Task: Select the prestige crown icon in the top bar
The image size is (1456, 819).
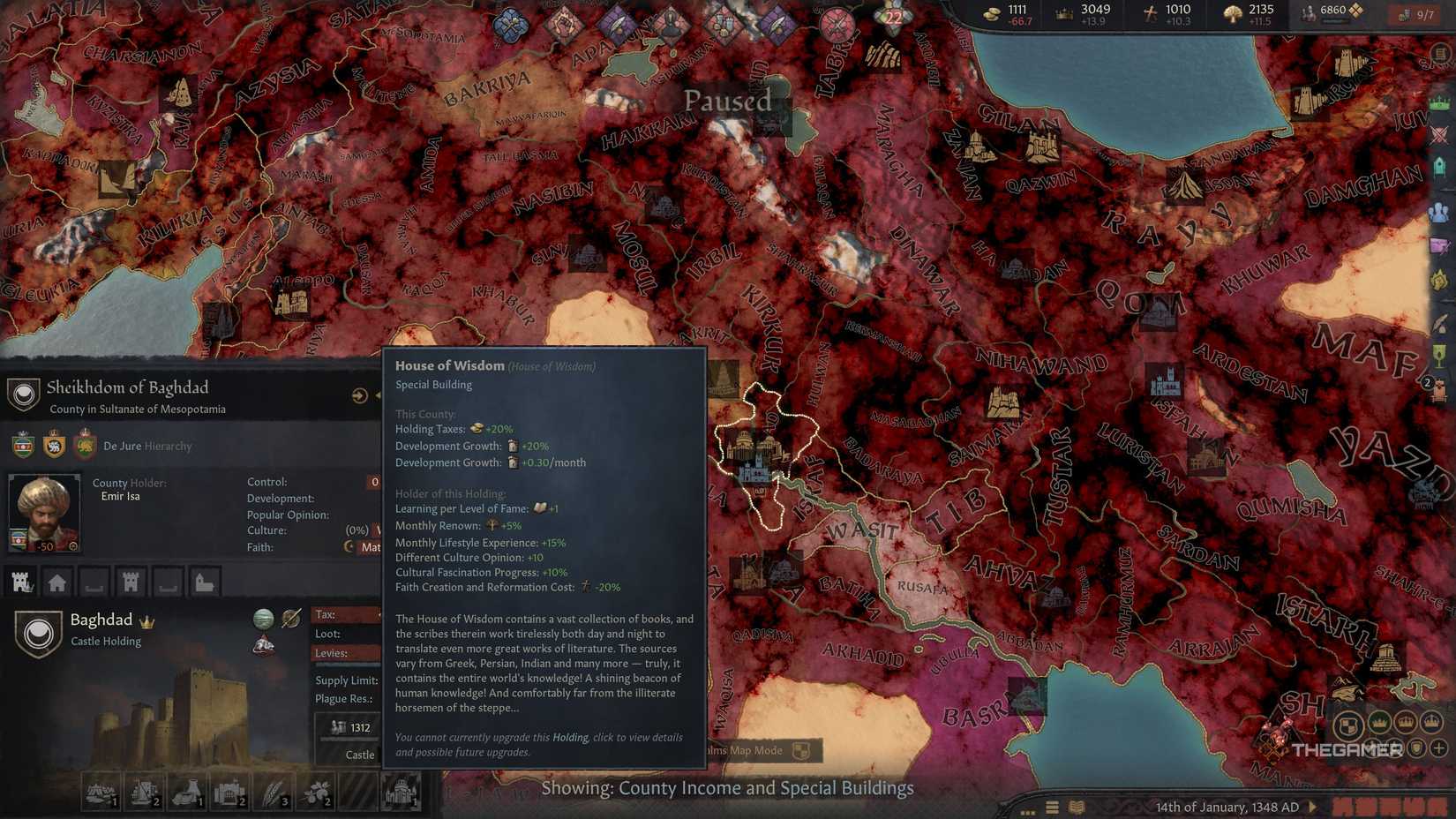Action: [x=1062, y=12]
